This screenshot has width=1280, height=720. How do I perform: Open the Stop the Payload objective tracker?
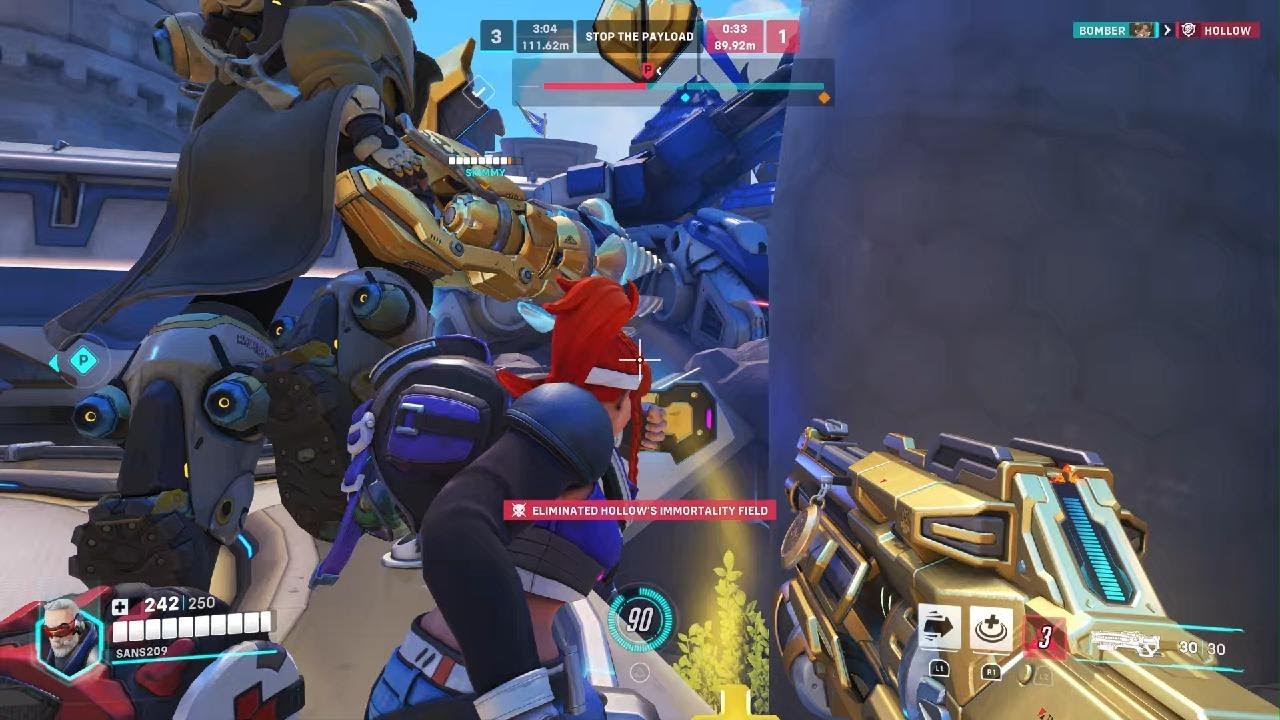pos(639,37)
